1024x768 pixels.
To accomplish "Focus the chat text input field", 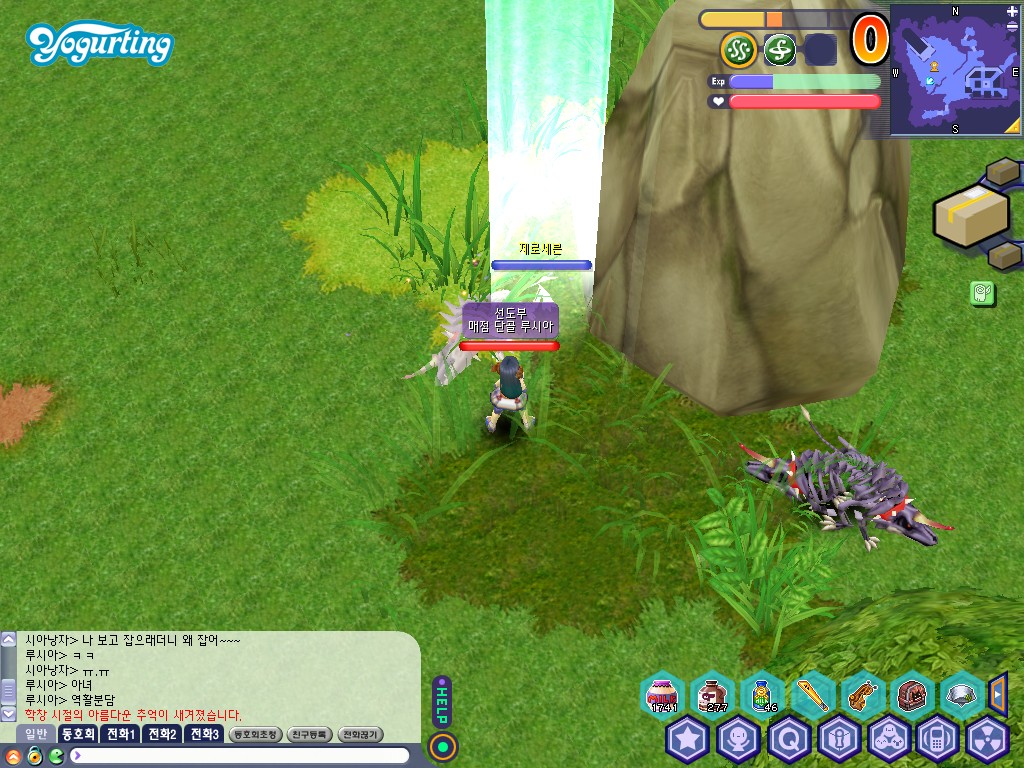I will coord(240,755).
